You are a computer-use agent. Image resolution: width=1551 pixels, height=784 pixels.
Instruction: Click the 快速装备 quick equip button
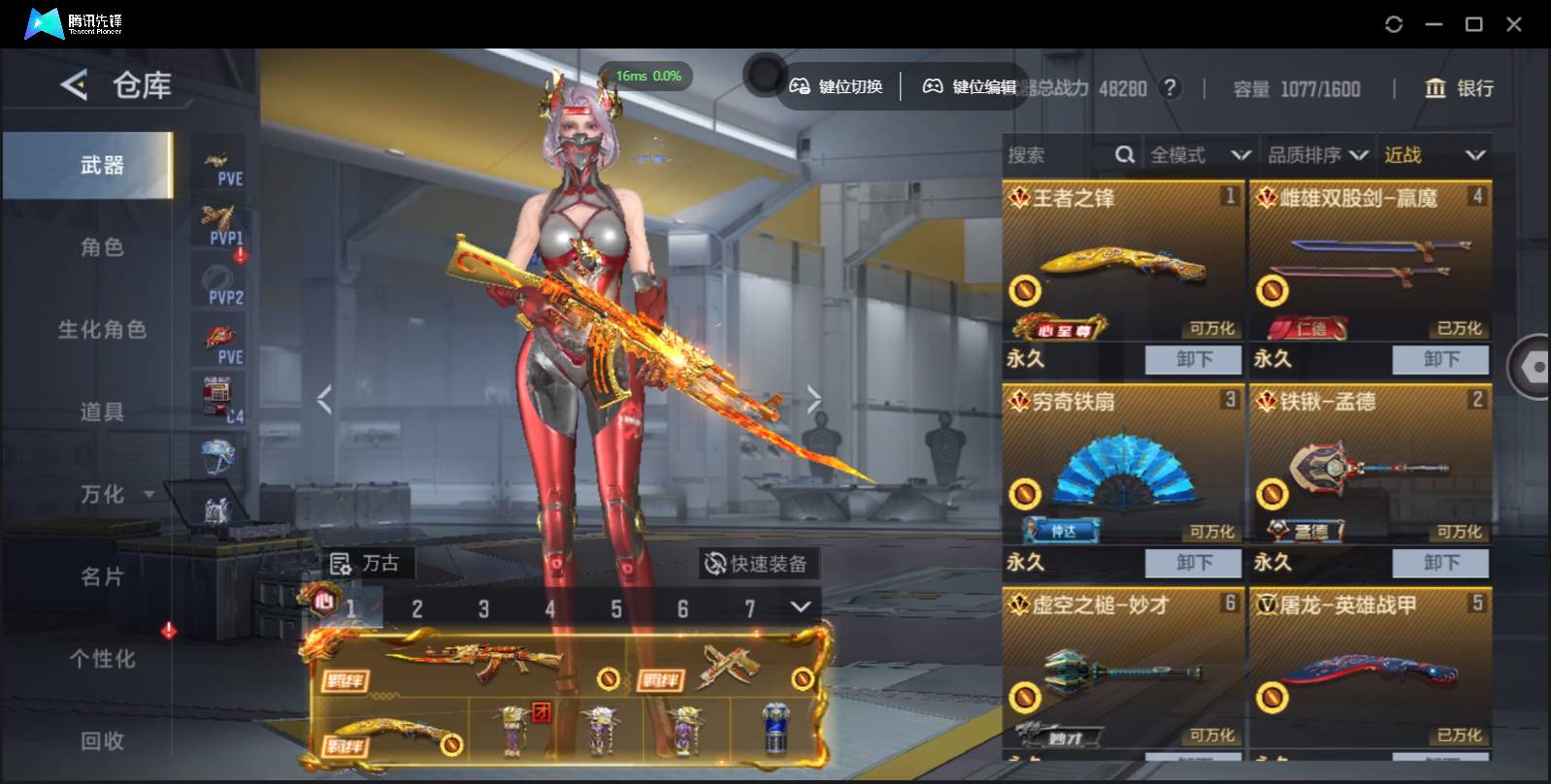[x=757, y=564]
